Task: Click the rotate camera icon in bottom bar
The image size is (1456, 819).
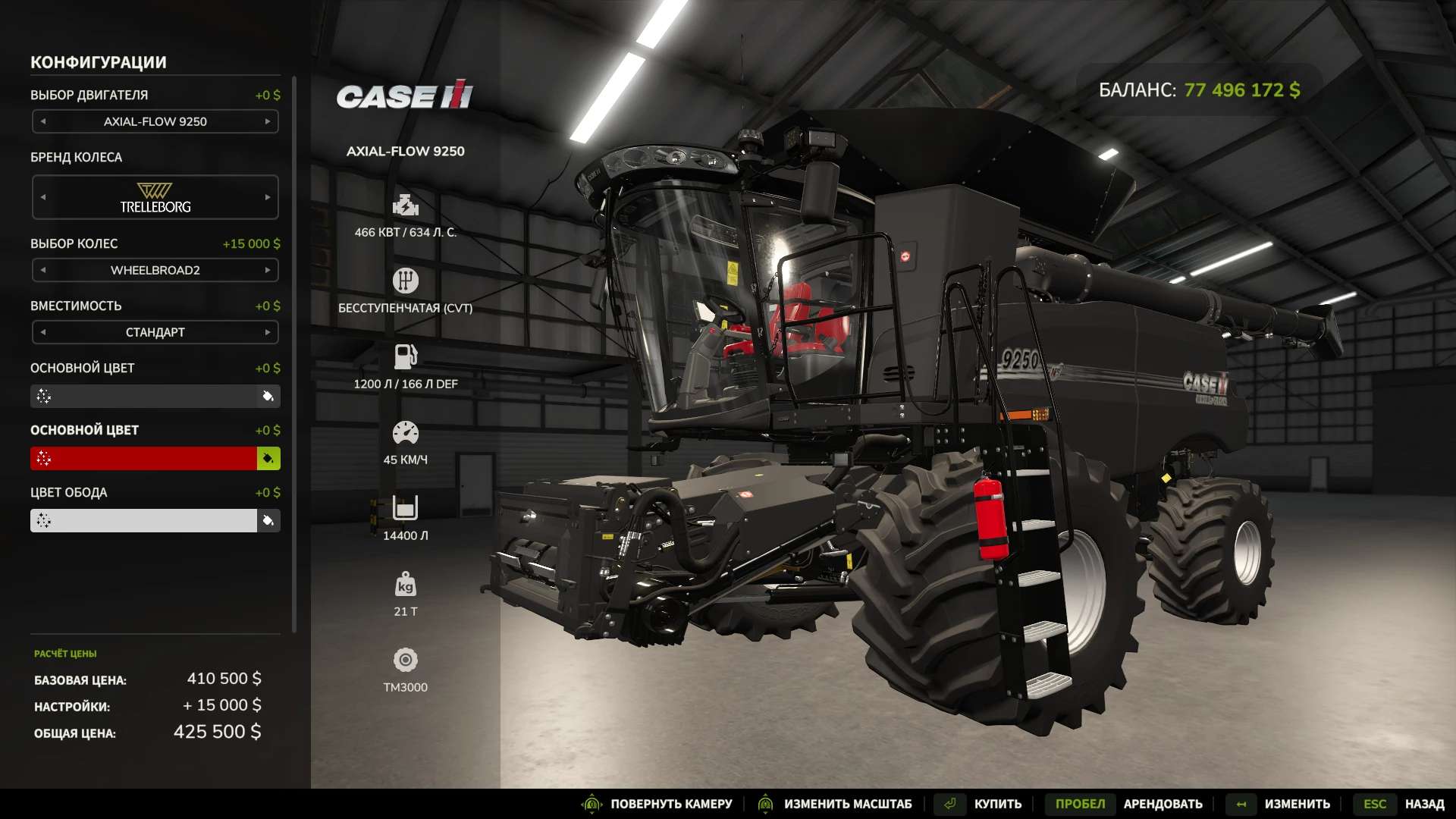Action: point(593,804)
